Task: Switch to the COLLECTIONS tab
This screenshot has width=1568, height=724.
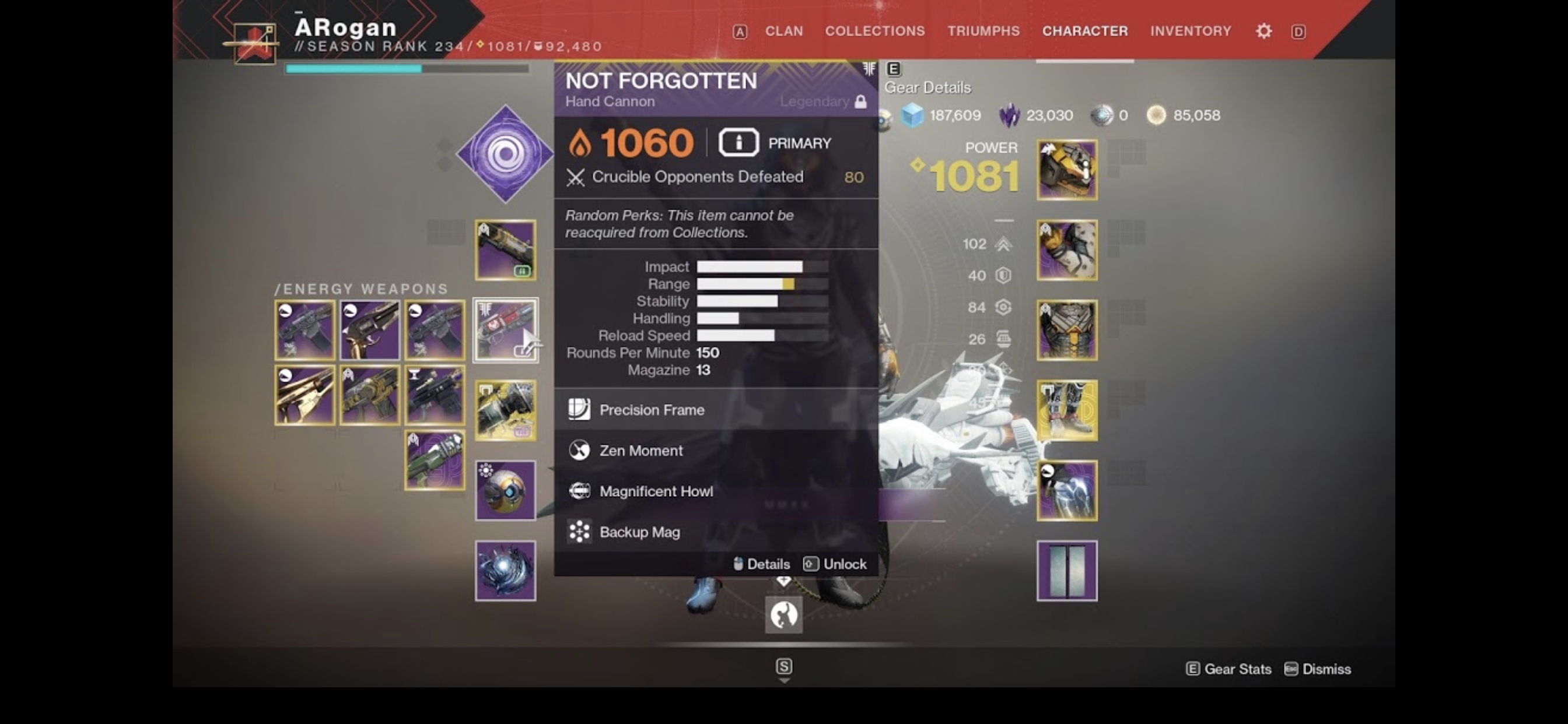Action: [874, 30]
